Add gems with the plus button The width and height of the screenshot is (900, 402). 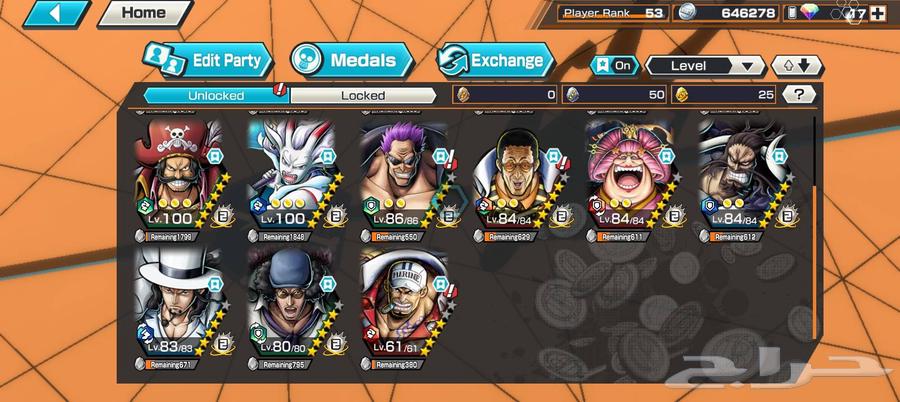click(x=878, y=14)
